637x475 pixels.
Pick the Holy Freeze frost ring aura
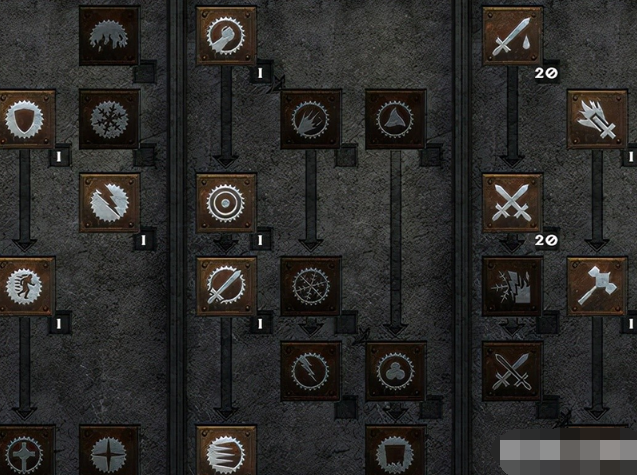tap(311, 286)
